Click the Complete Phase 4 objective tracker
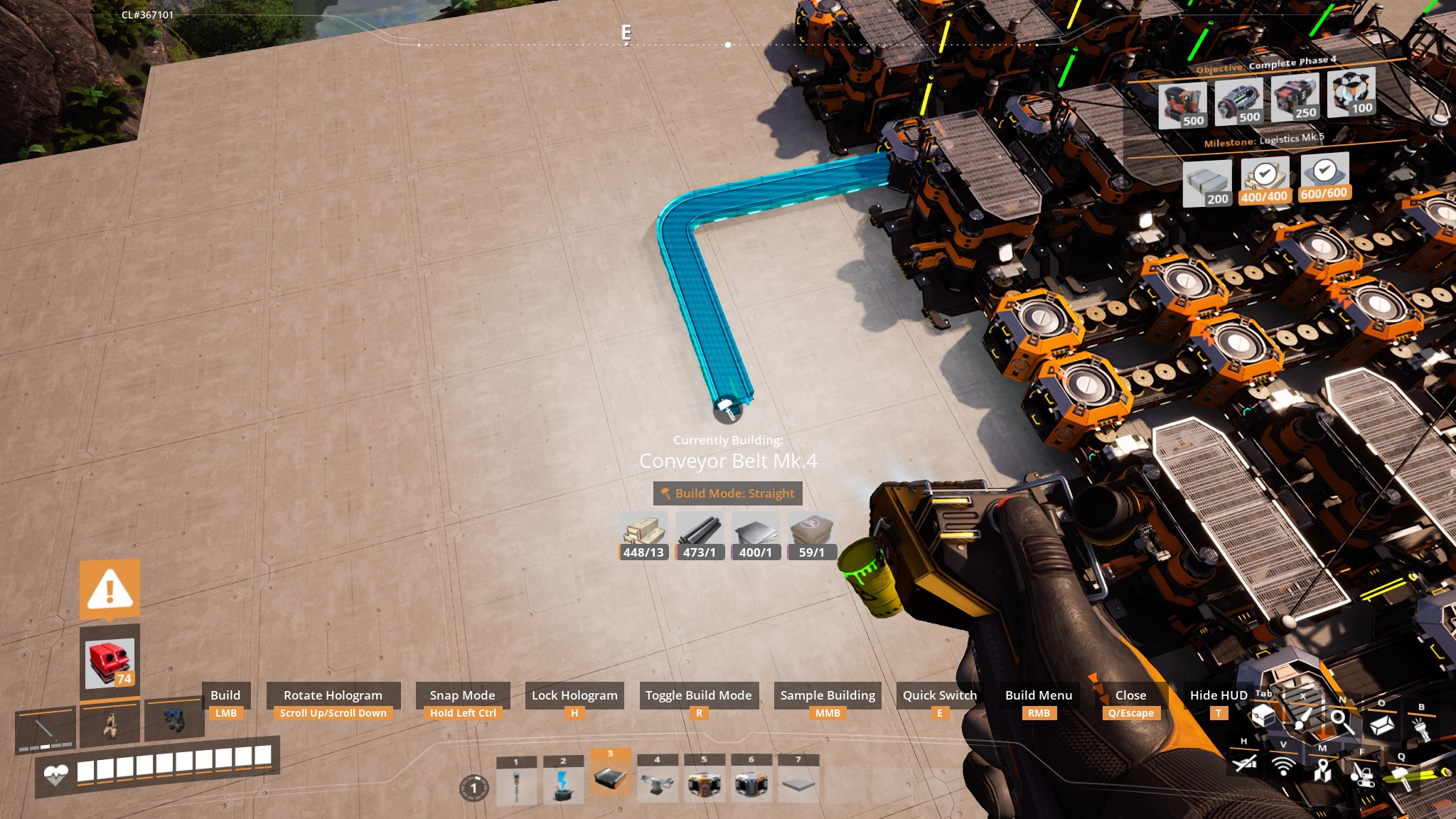The width and height of the screenshot is (1456, 819). tap(1266, 65)
